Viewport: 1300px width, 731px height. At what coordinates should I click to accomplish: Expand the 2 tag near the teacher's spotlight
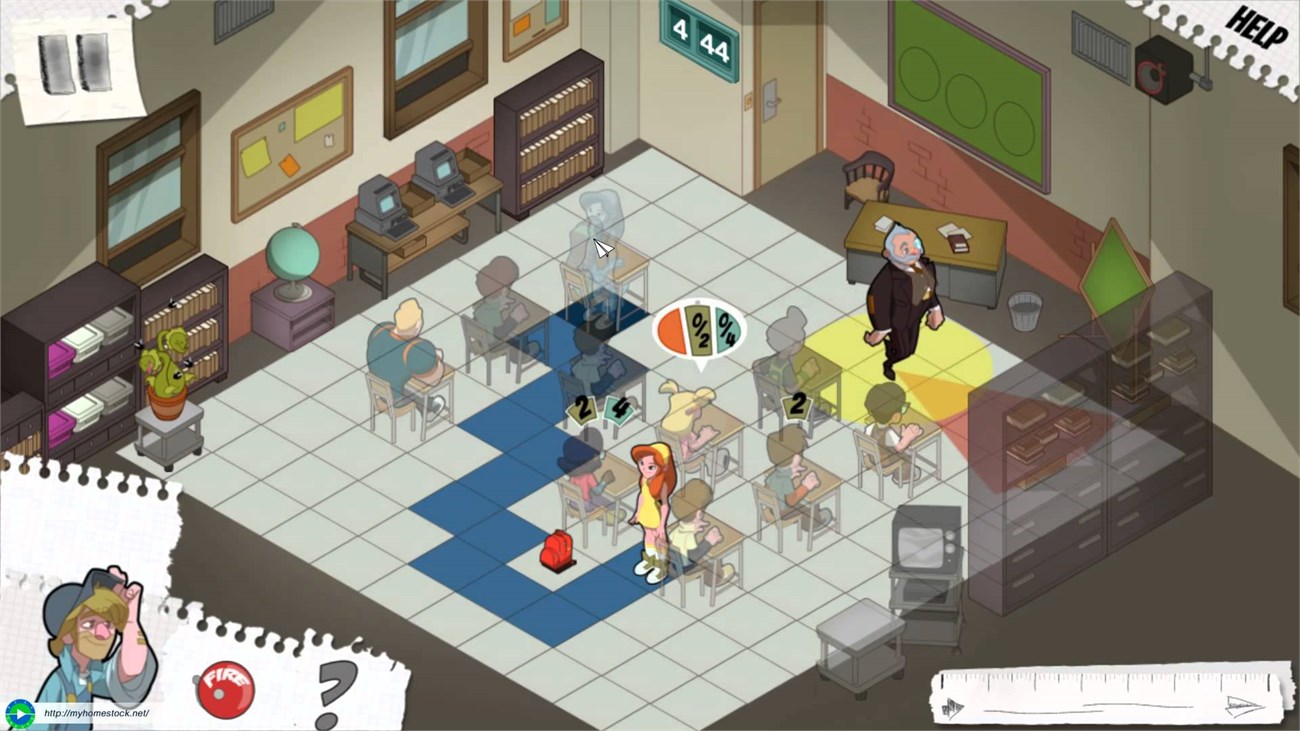(797, 407)
